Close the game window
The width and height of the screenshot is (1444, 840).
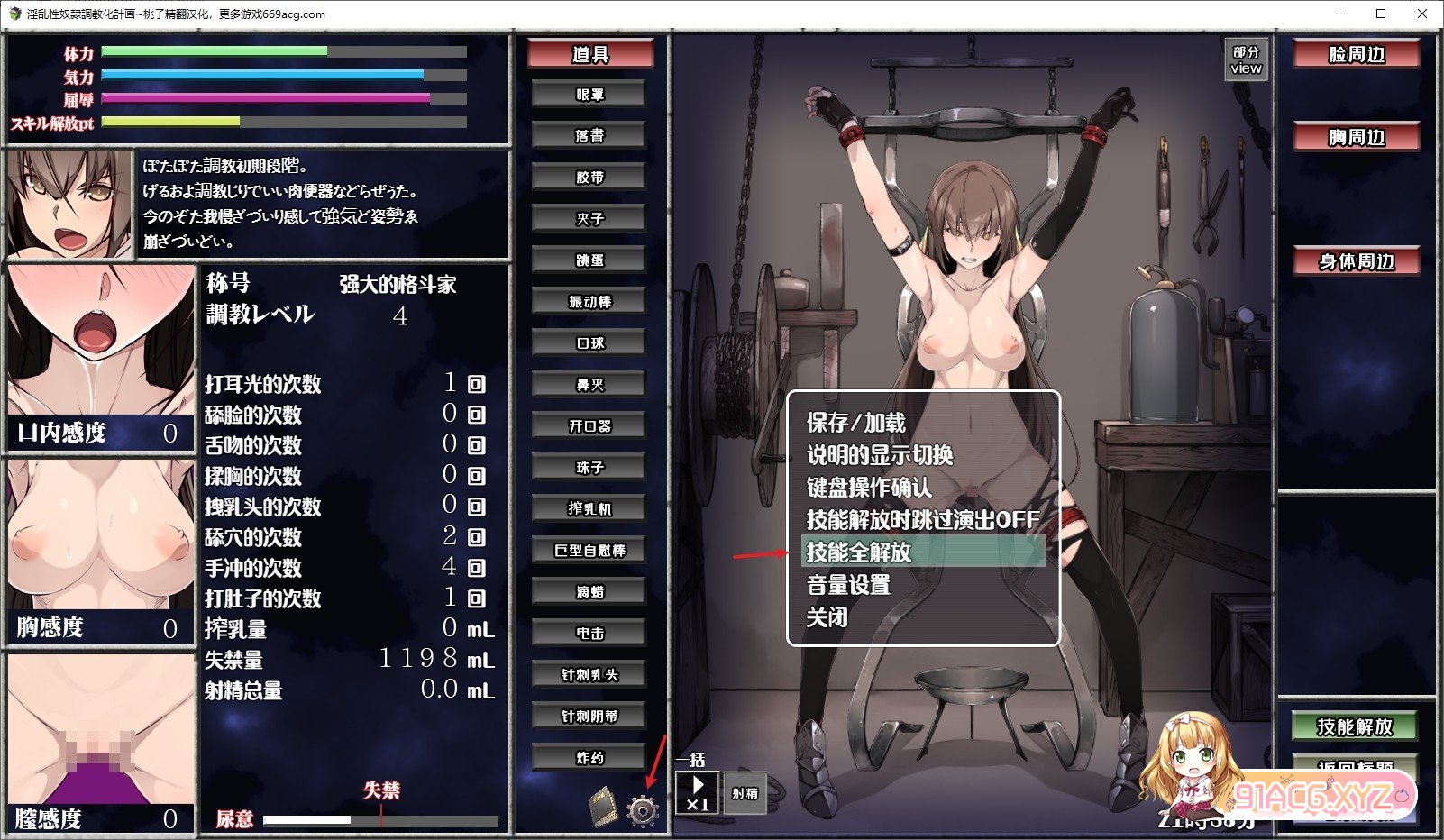coord(1422,14)
